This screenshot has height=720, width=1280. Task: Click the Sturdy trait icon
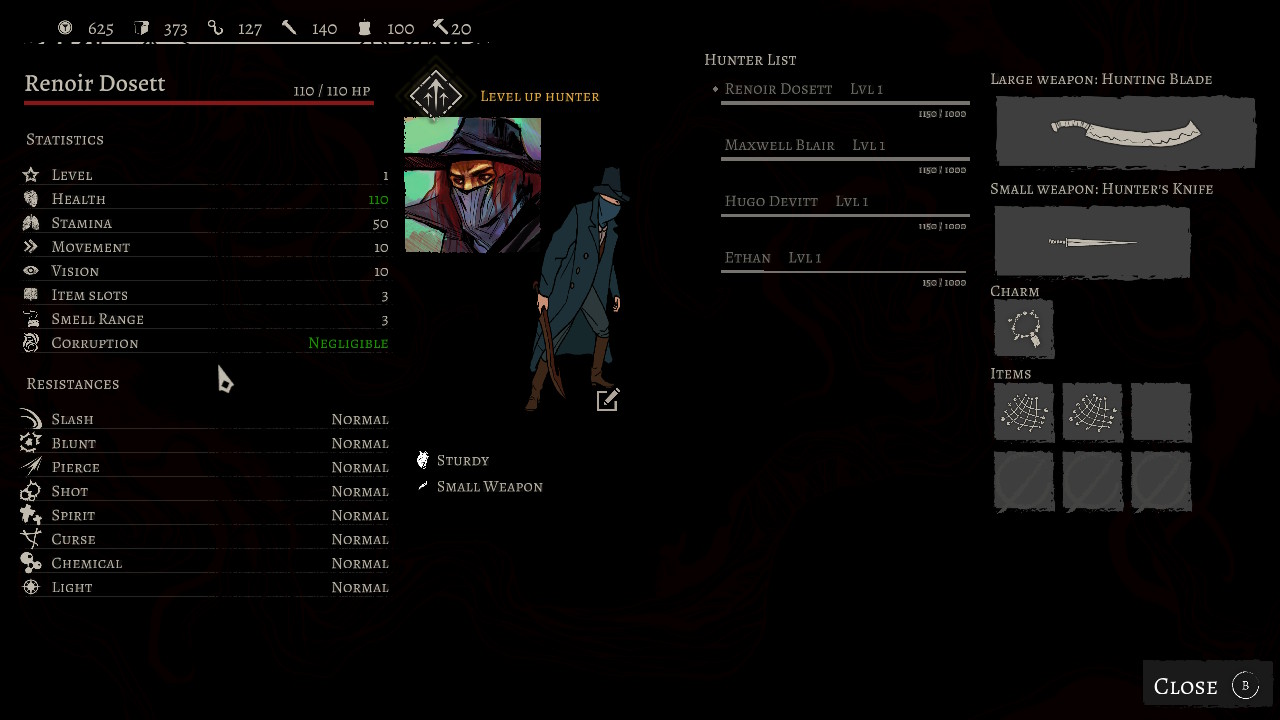pyautogui.click(x=422, y=459)
